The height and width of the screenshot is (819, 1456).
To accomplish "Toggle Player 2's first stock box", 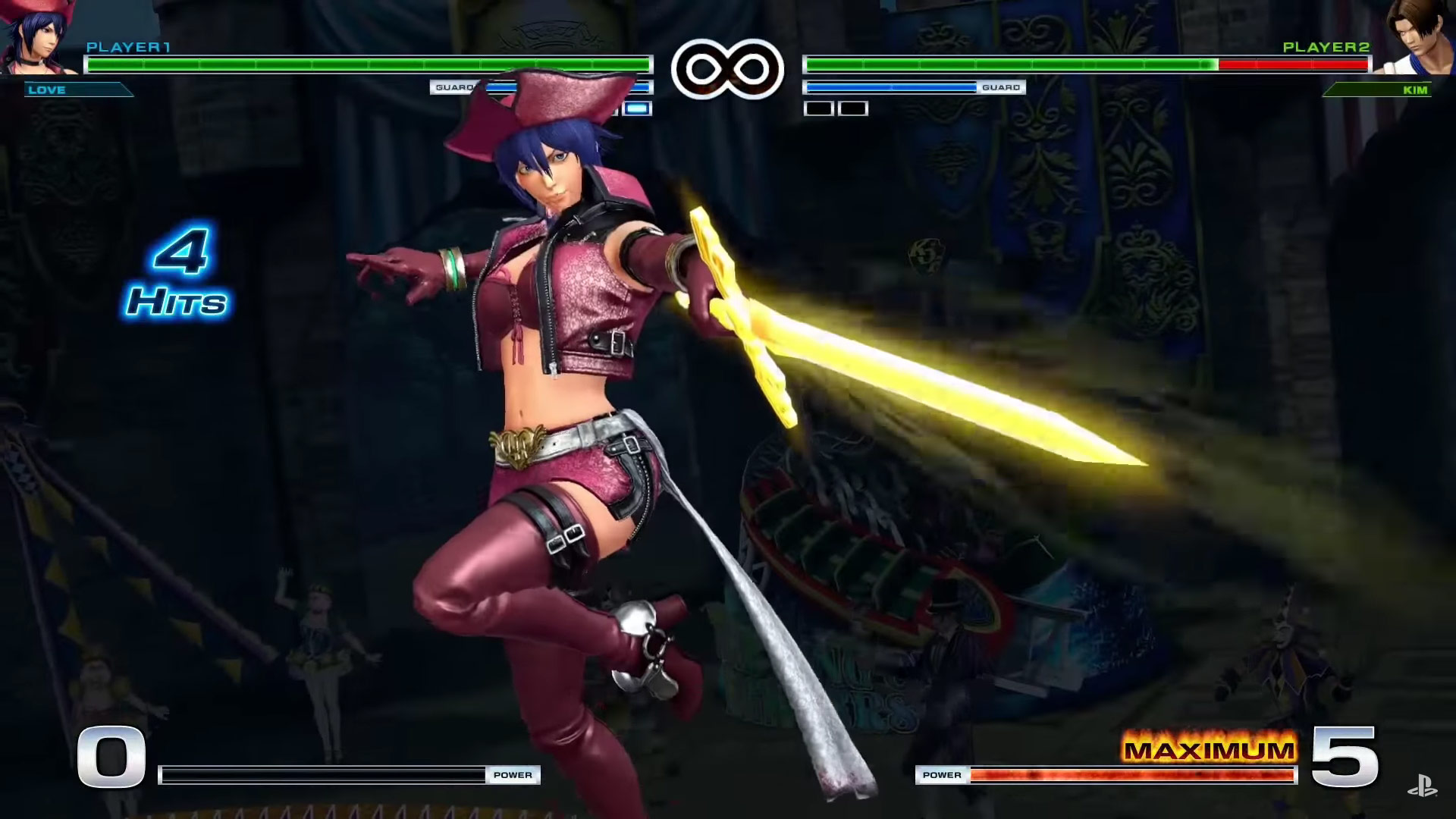I will (817, 108).
